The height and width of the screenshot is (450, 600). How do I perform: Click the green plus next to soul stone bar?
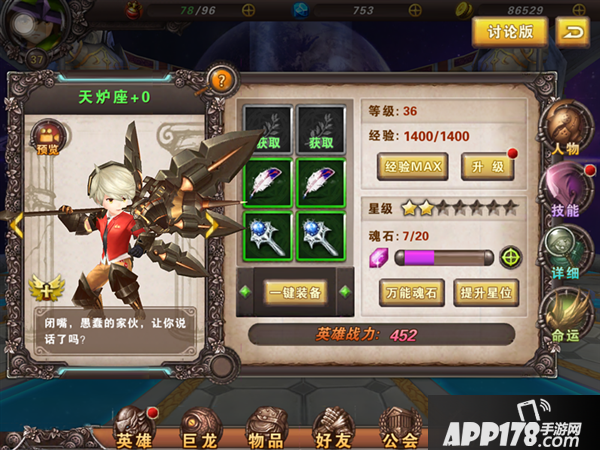(511, 257)
